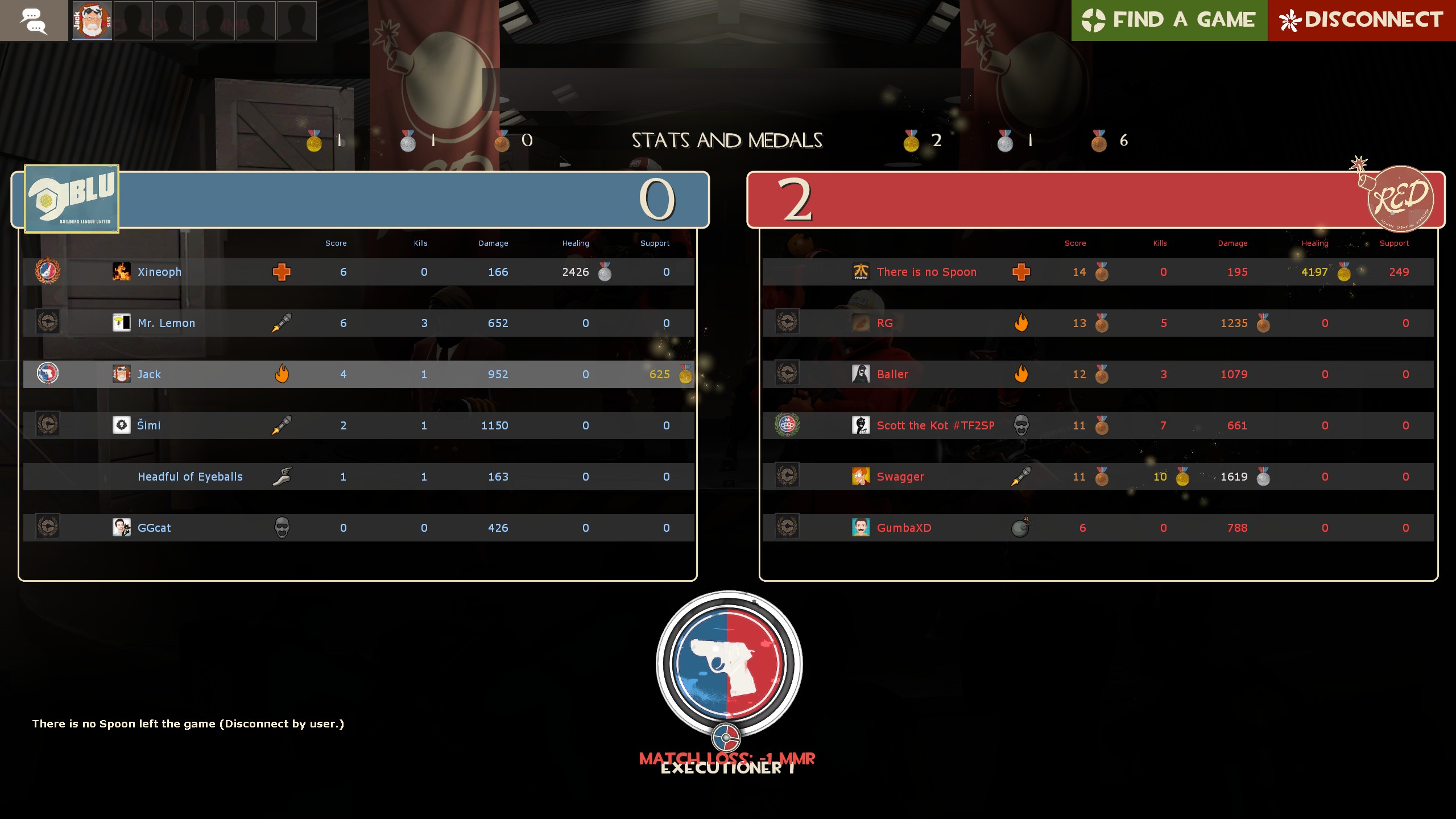Select player row for Scott the Kot #TF2SP
Screen dimensions: 1456x819
(934, 425)
